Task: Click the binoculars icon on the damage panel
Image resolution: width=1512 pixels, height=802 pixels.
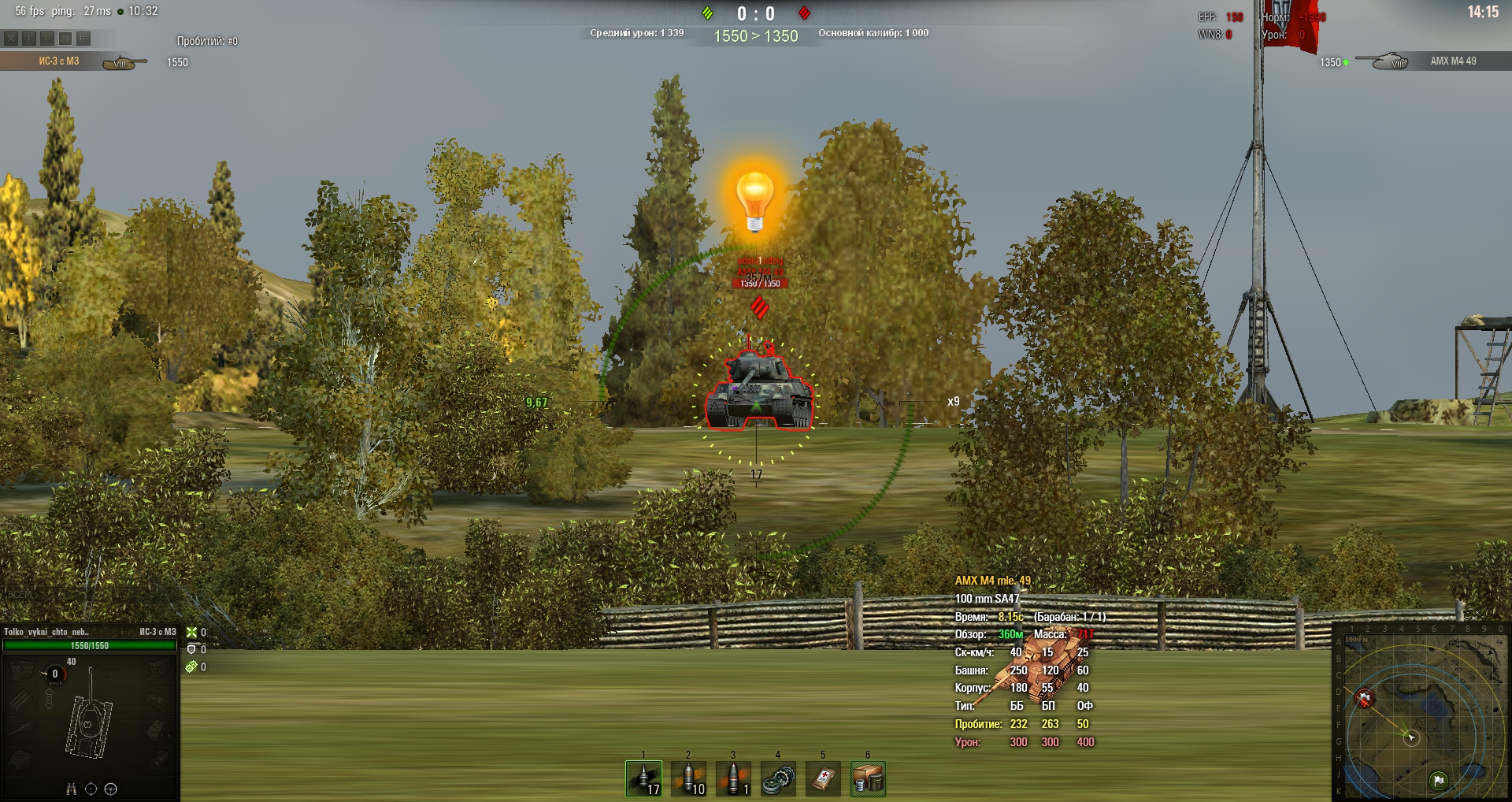Action: click(x=72, y=789)
